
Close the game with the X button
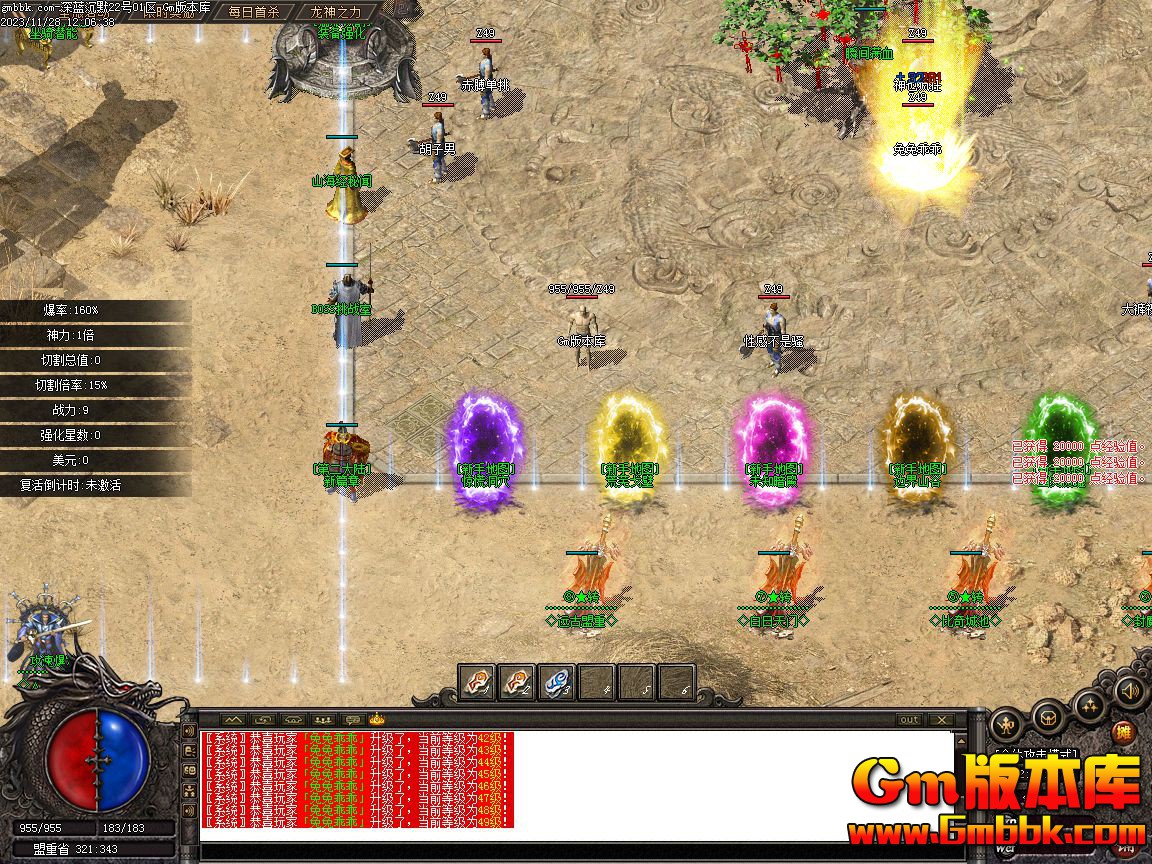941,719
